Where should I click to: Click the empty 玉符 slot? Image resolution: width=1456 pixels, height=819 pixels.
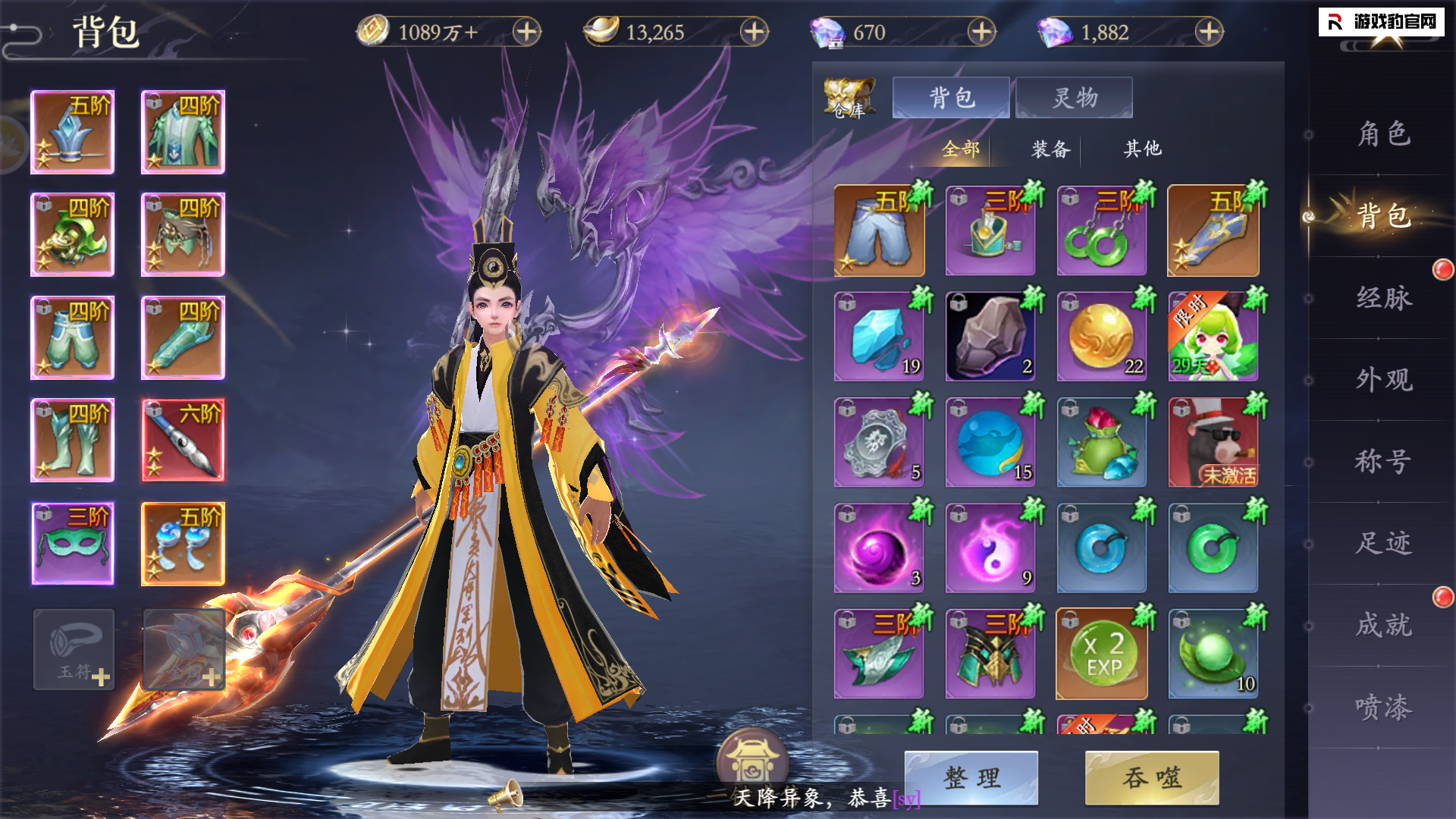[x=74, y=650]
